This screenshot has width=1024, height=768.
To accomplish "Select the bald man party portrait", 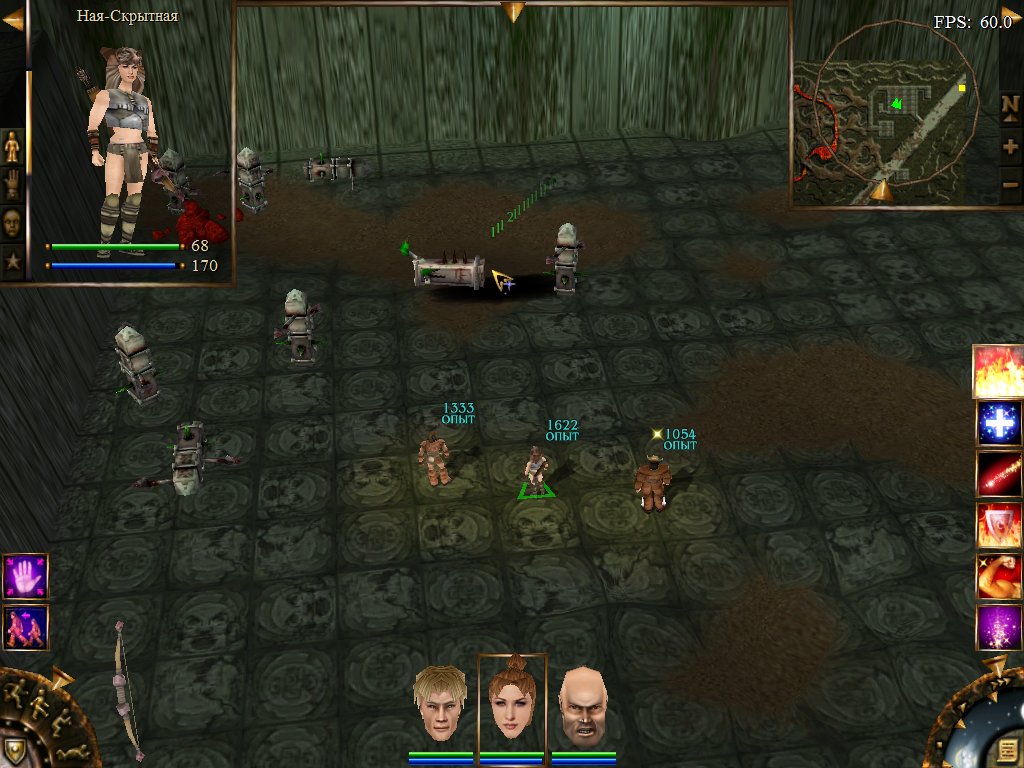I will [582, 707].
